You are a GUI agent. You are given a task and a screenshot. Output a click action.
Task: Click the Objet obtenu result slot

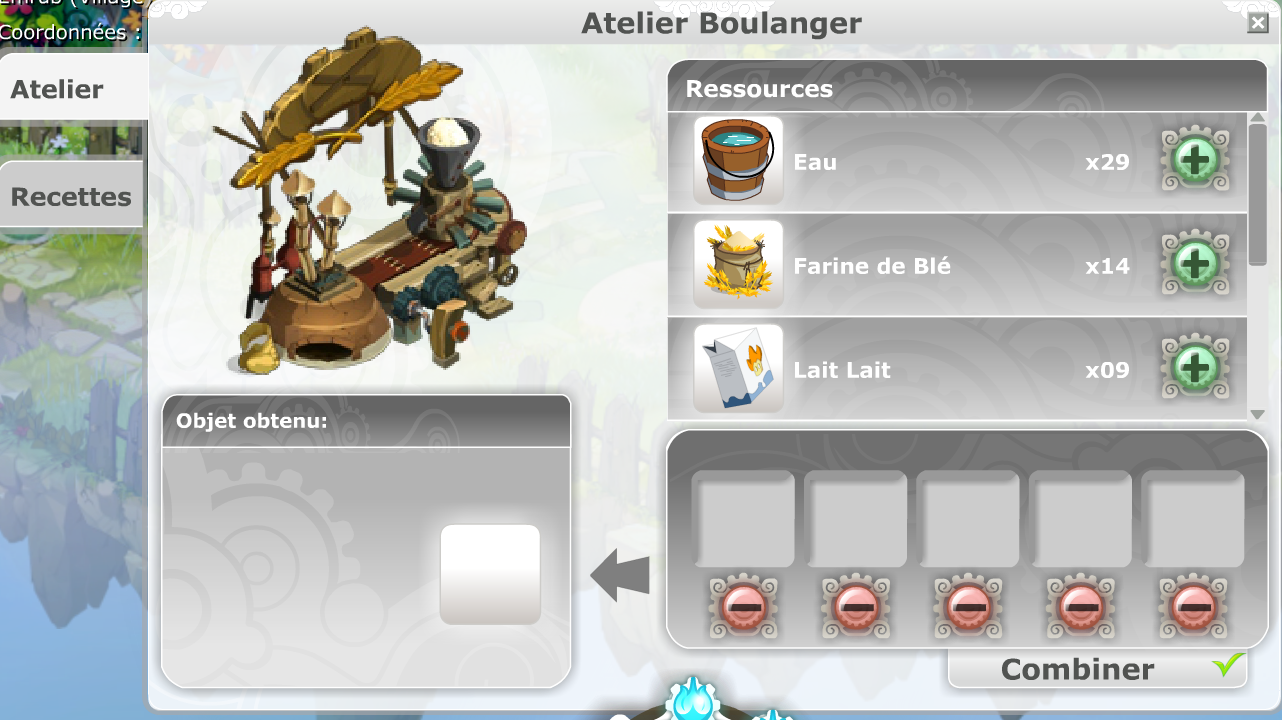tap(490, 574)
